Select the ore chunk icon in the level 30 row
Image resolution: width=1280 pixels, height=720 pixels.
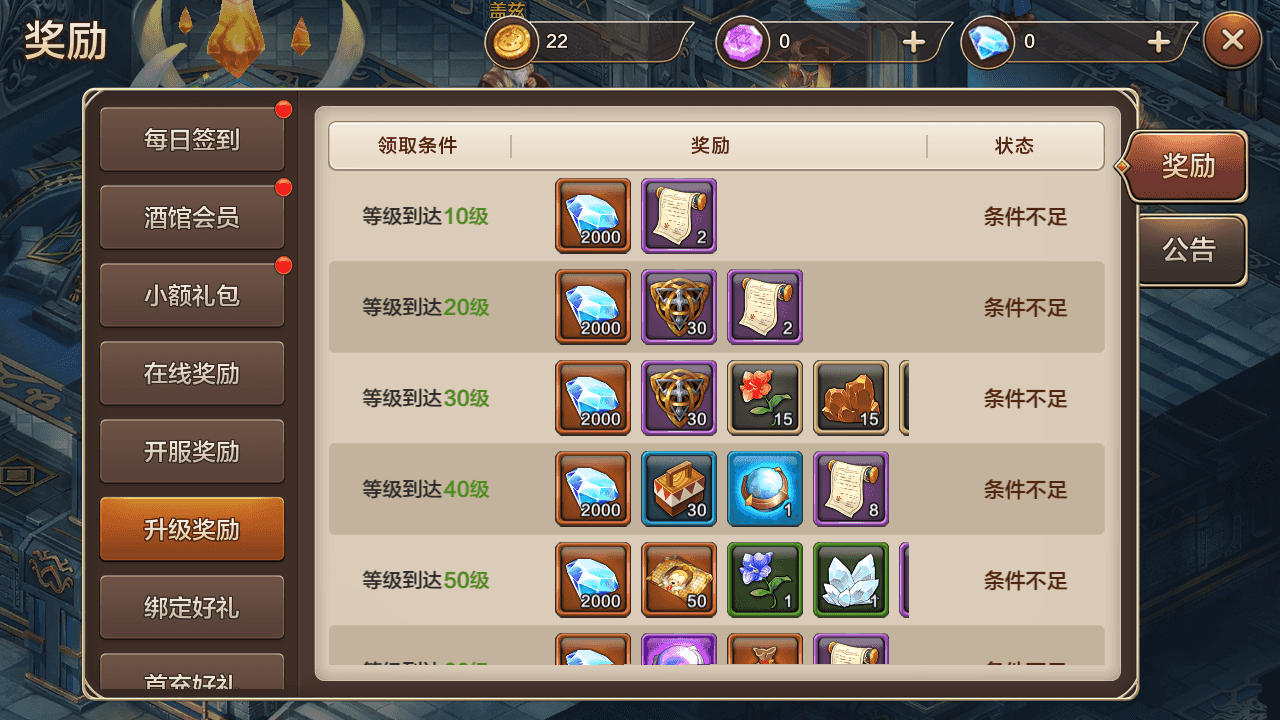coord(851,398)
